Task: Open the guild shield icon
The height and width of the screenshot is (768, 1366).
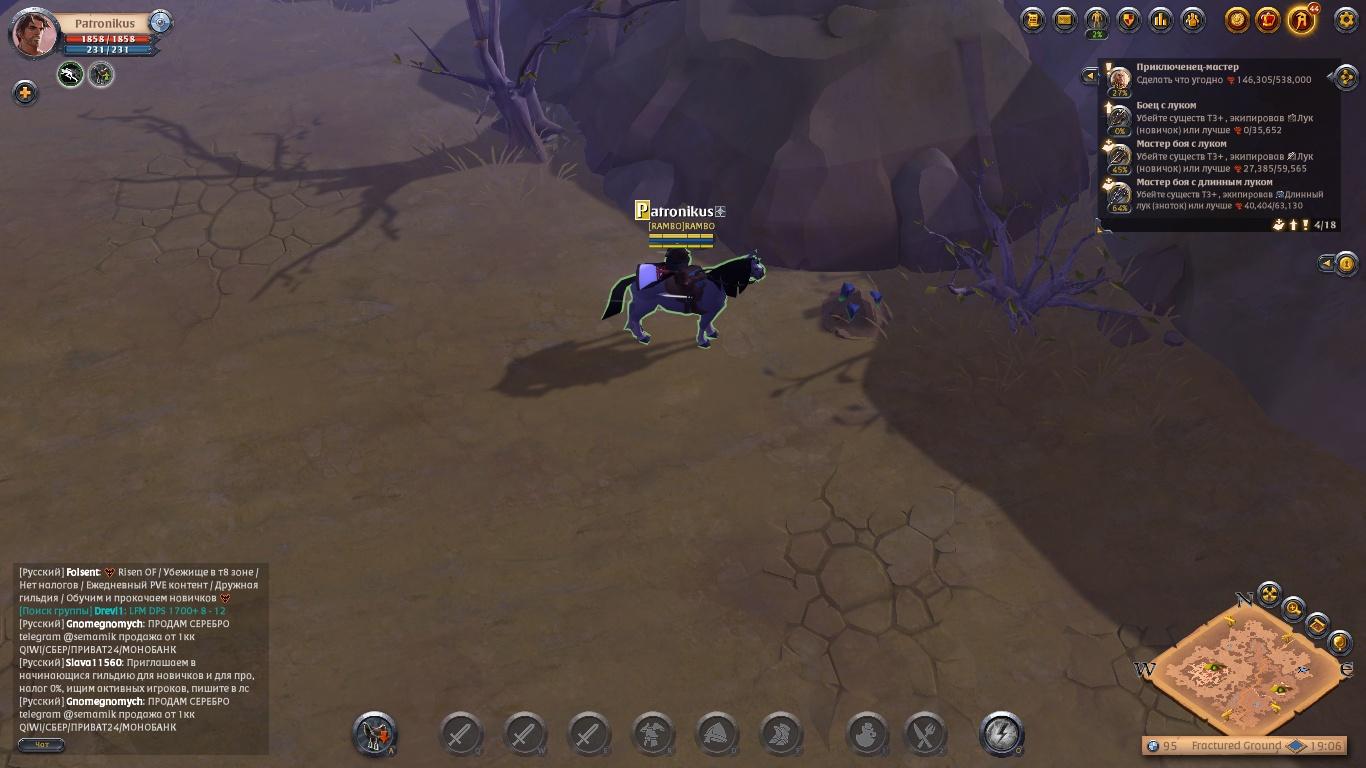Action: [x=1129, y=19]
